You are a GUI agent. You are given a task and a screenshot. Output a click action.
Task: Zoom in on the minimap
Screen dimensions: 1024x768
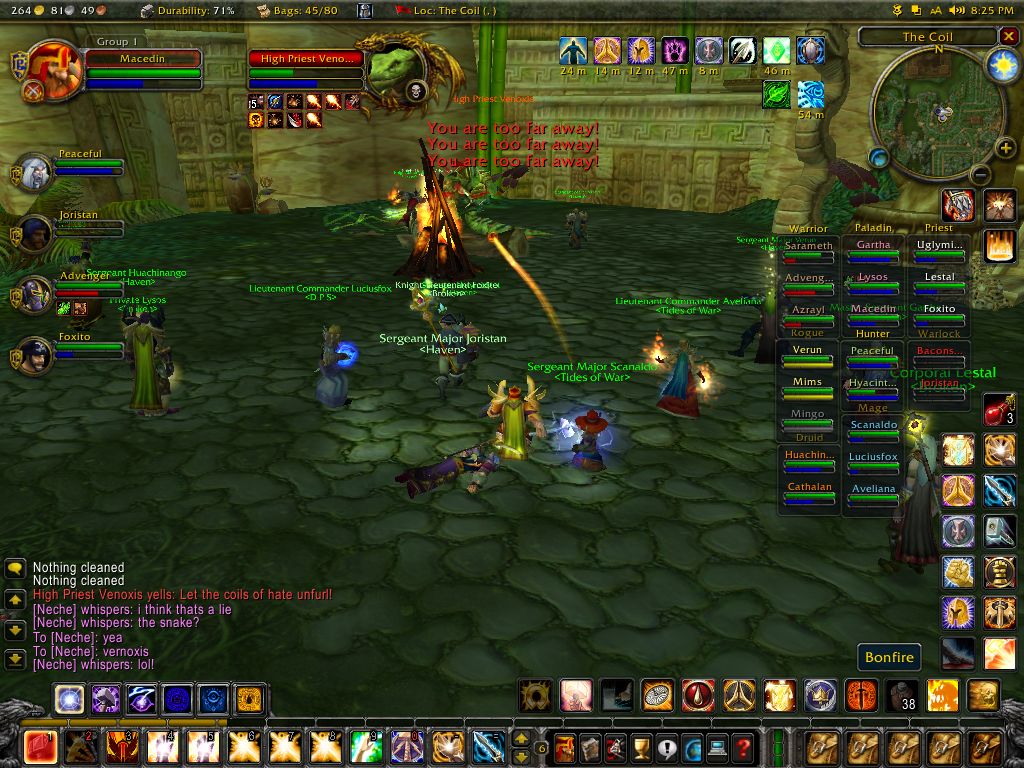tap(1005, 149)
